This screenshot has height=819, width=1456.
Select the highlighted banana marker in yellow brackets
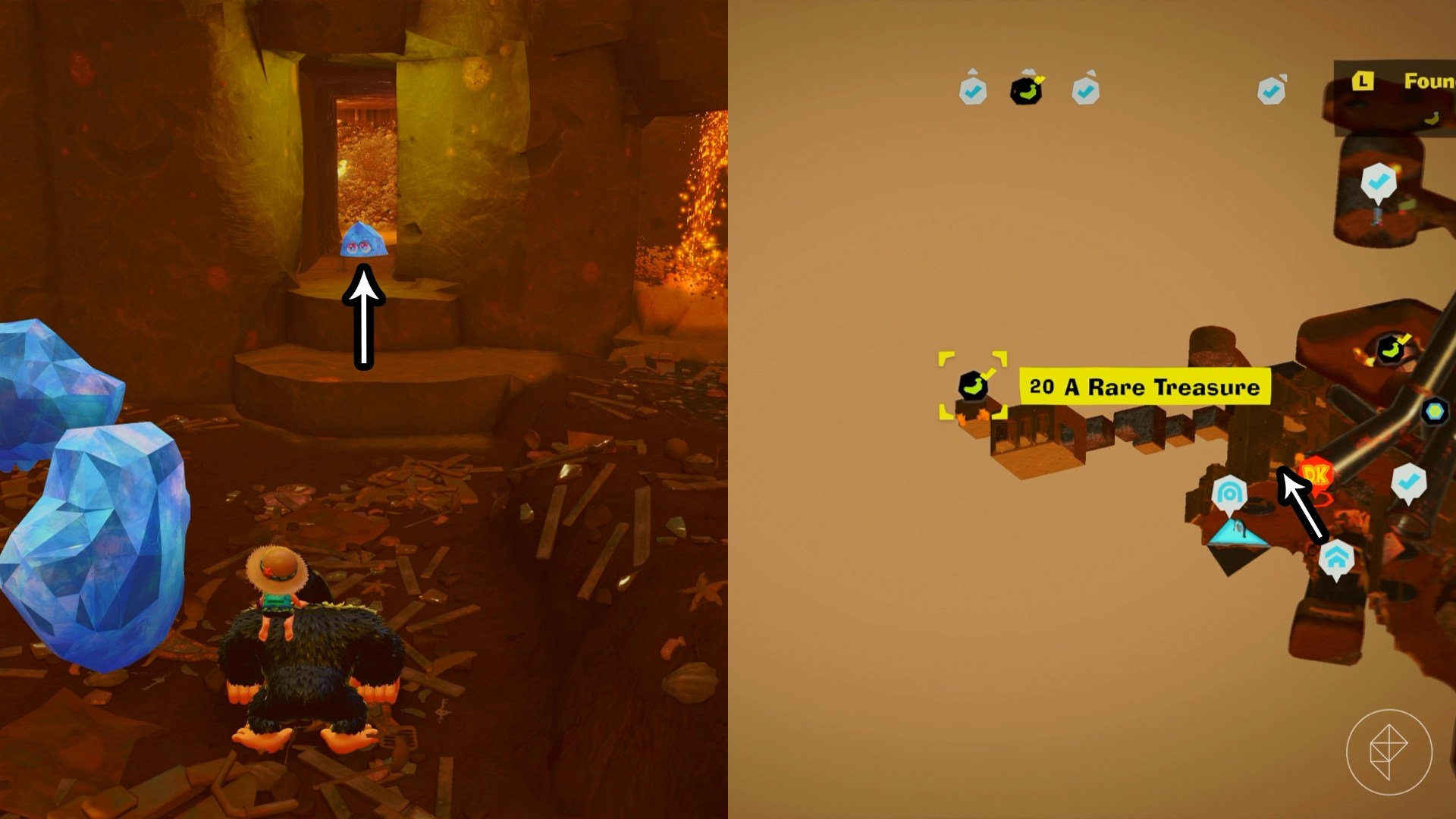[973, 385]
